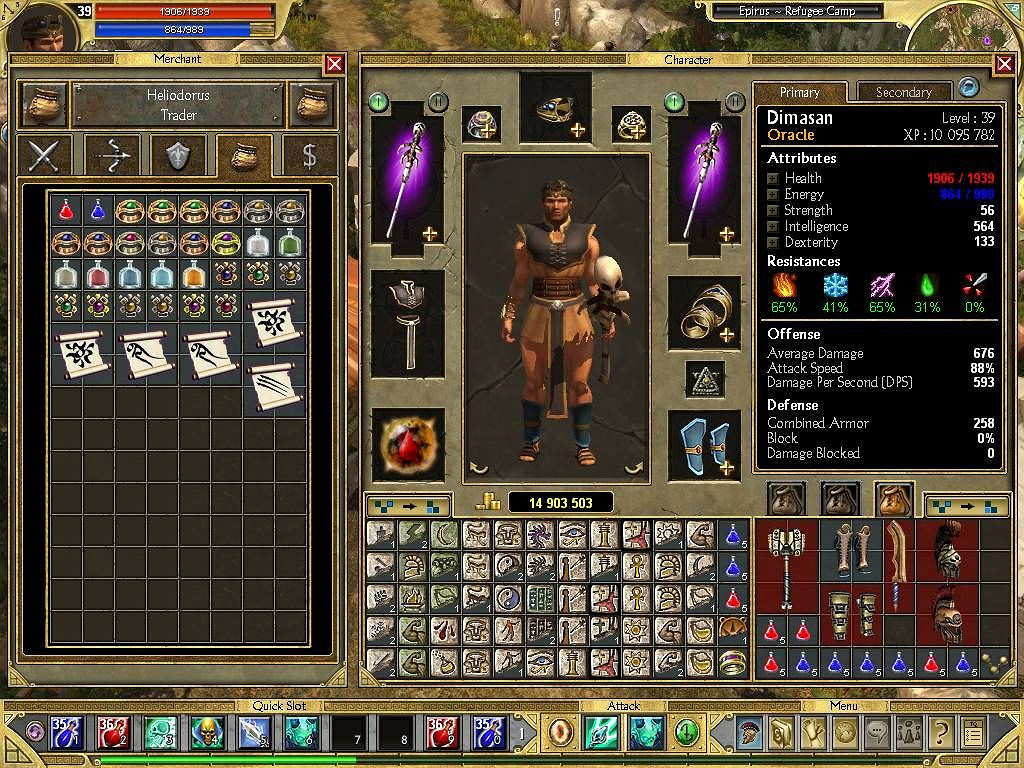Buy the red health potion from the trader

66,210
